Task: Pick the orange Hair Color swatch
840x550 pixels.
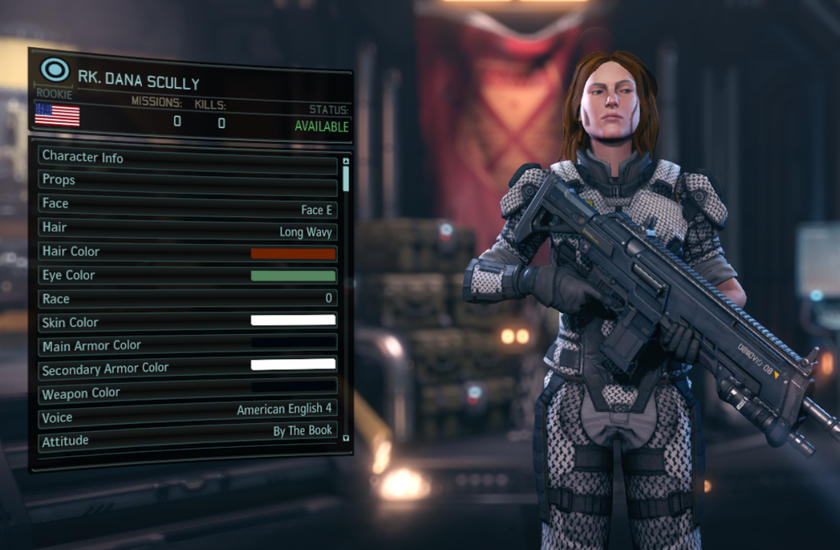Action: point(293,253)
